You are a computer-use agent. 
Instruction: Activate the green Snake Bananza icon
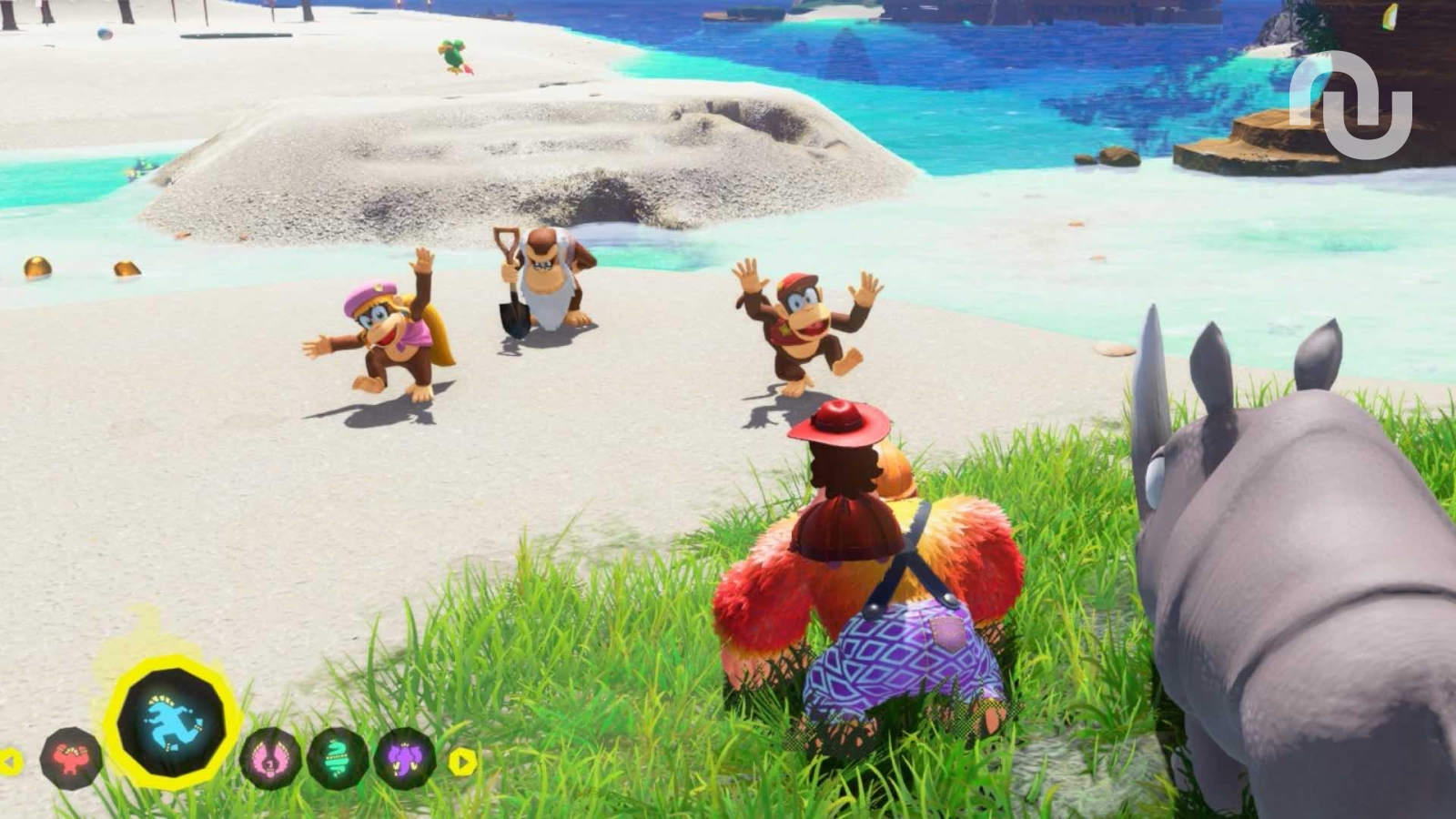tap(338, 757)
